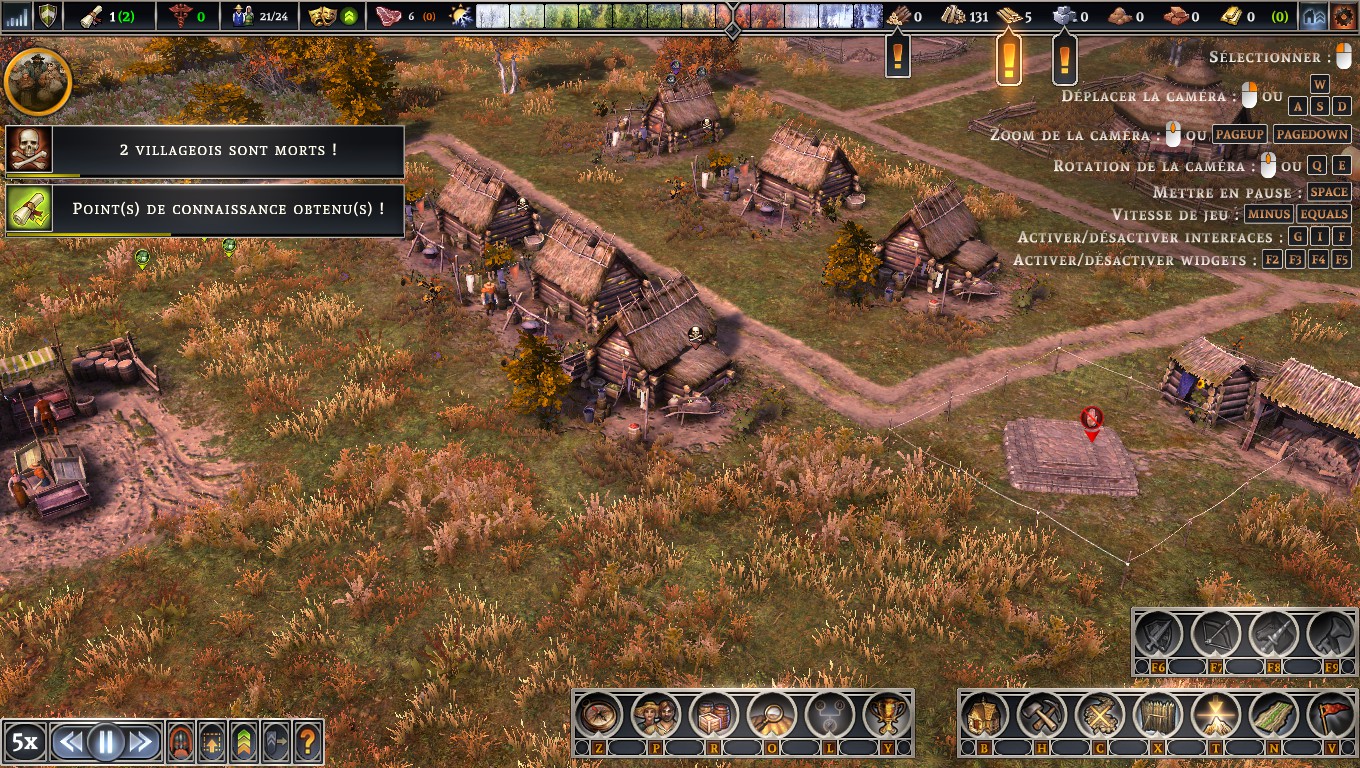Click the villagers portrait medallion
The width and height of the screenshot is (1360, 768).
[x=38, y=82]
